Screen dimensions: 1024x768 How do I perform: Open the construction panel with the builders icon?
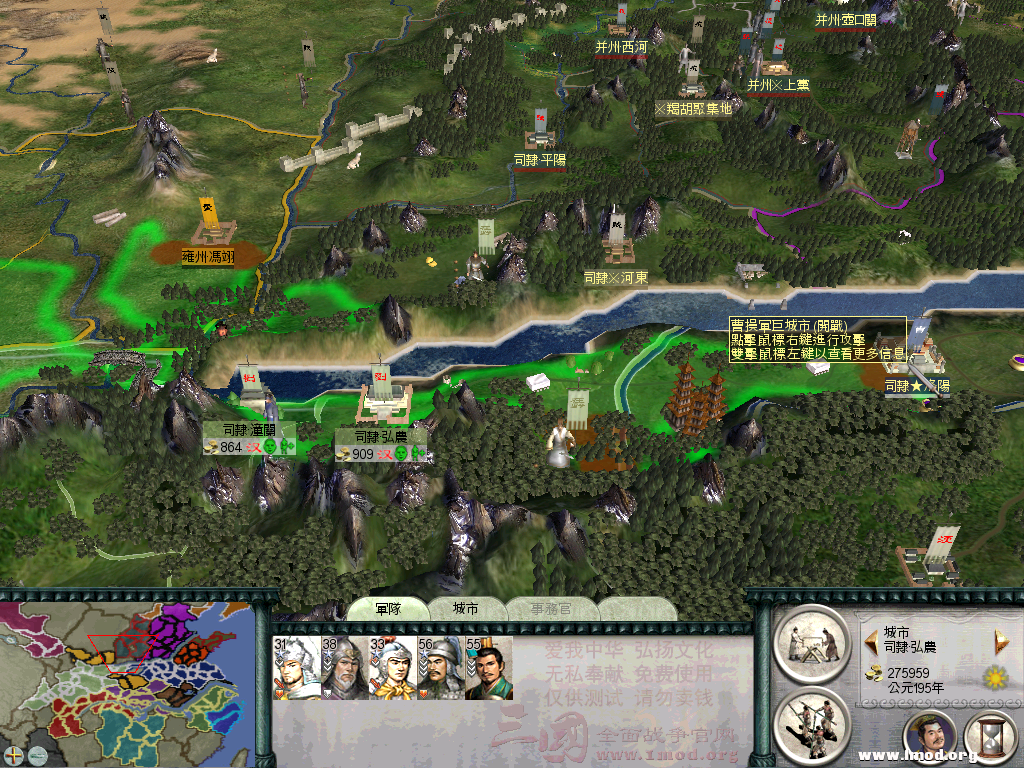tap(811, 642)
